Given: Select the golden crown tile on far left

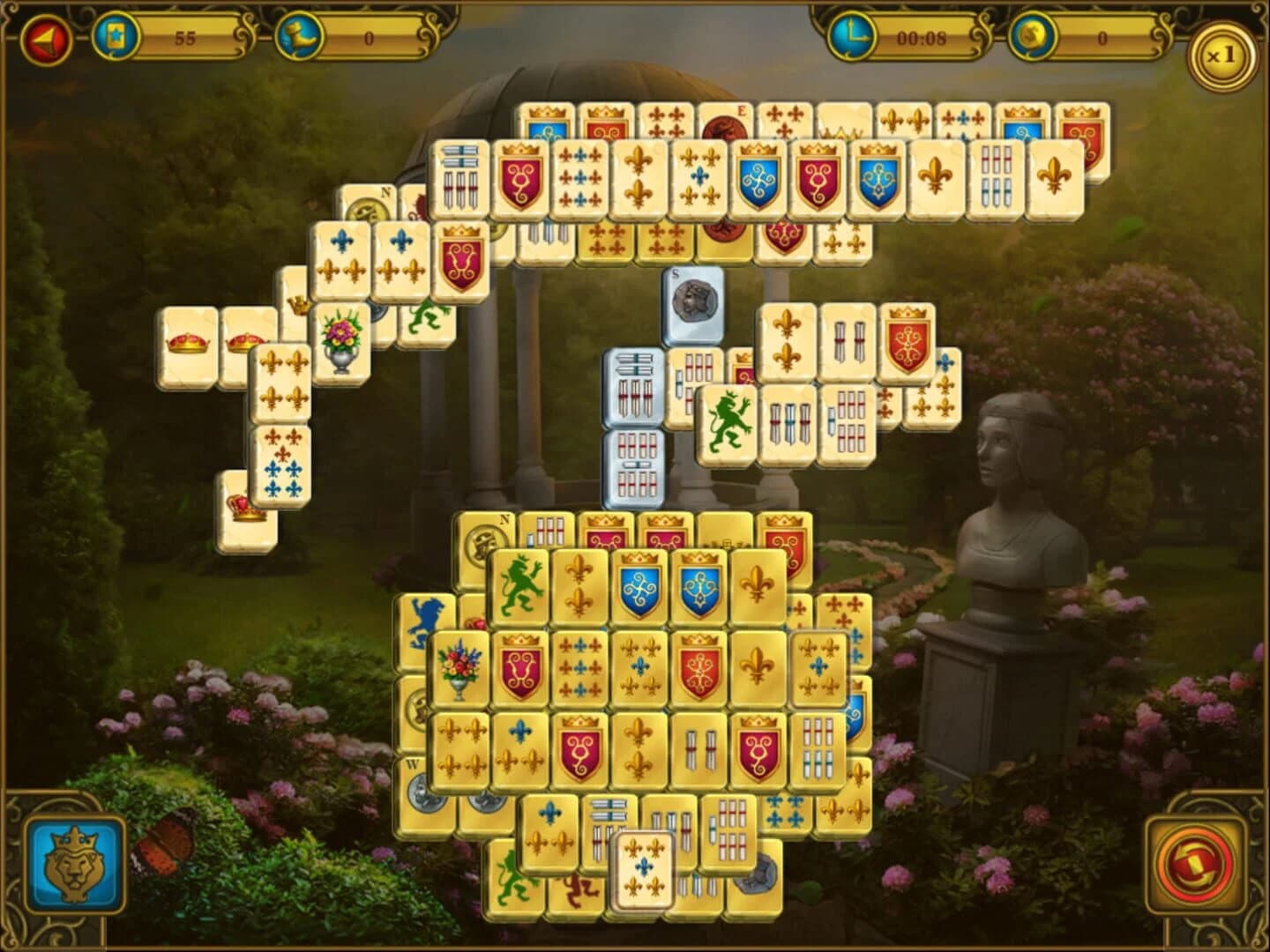Looking at the screenshot, I should pos(189,344).
